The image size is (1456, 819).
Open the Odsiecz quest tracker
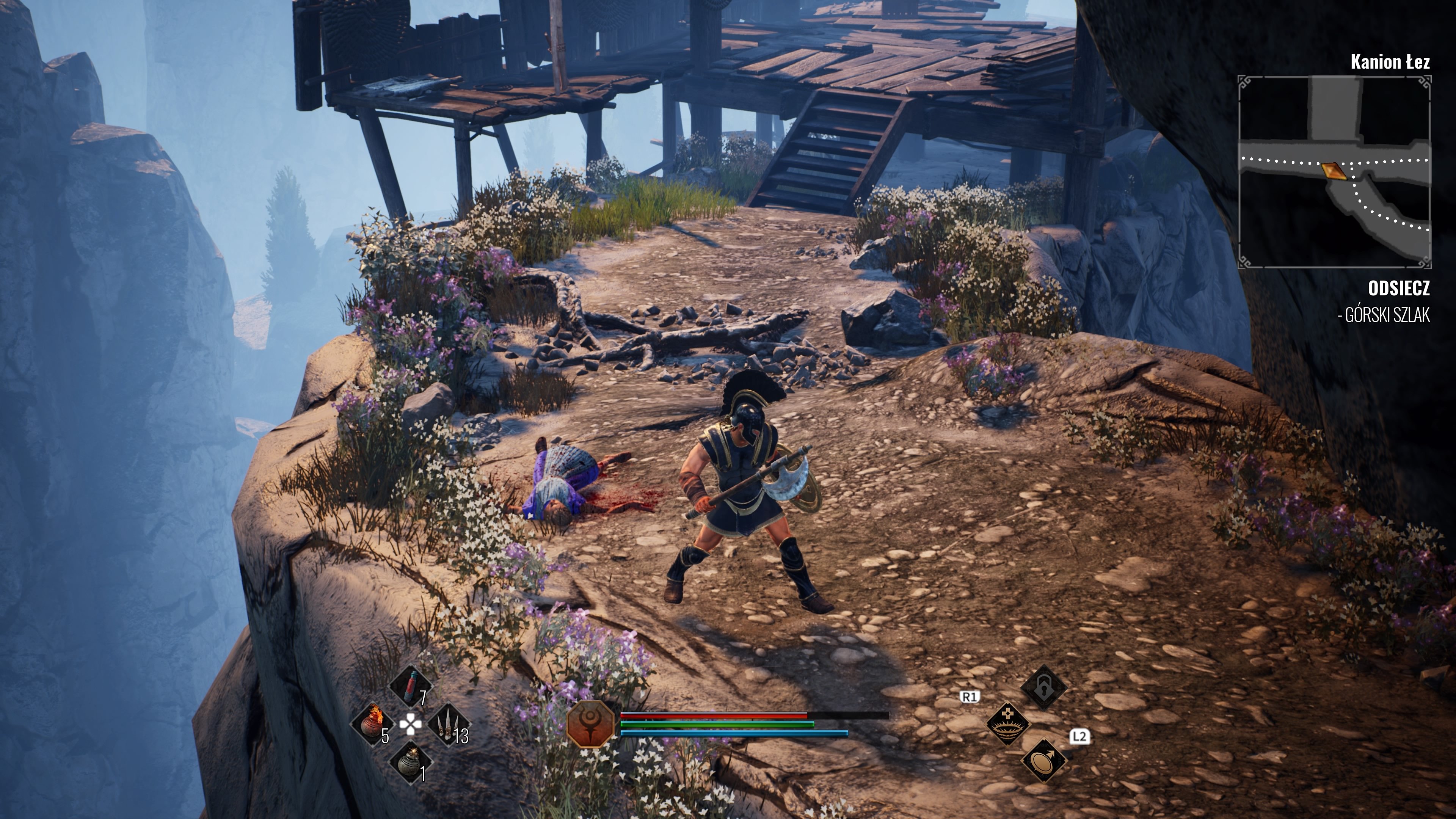[1398, 289]
